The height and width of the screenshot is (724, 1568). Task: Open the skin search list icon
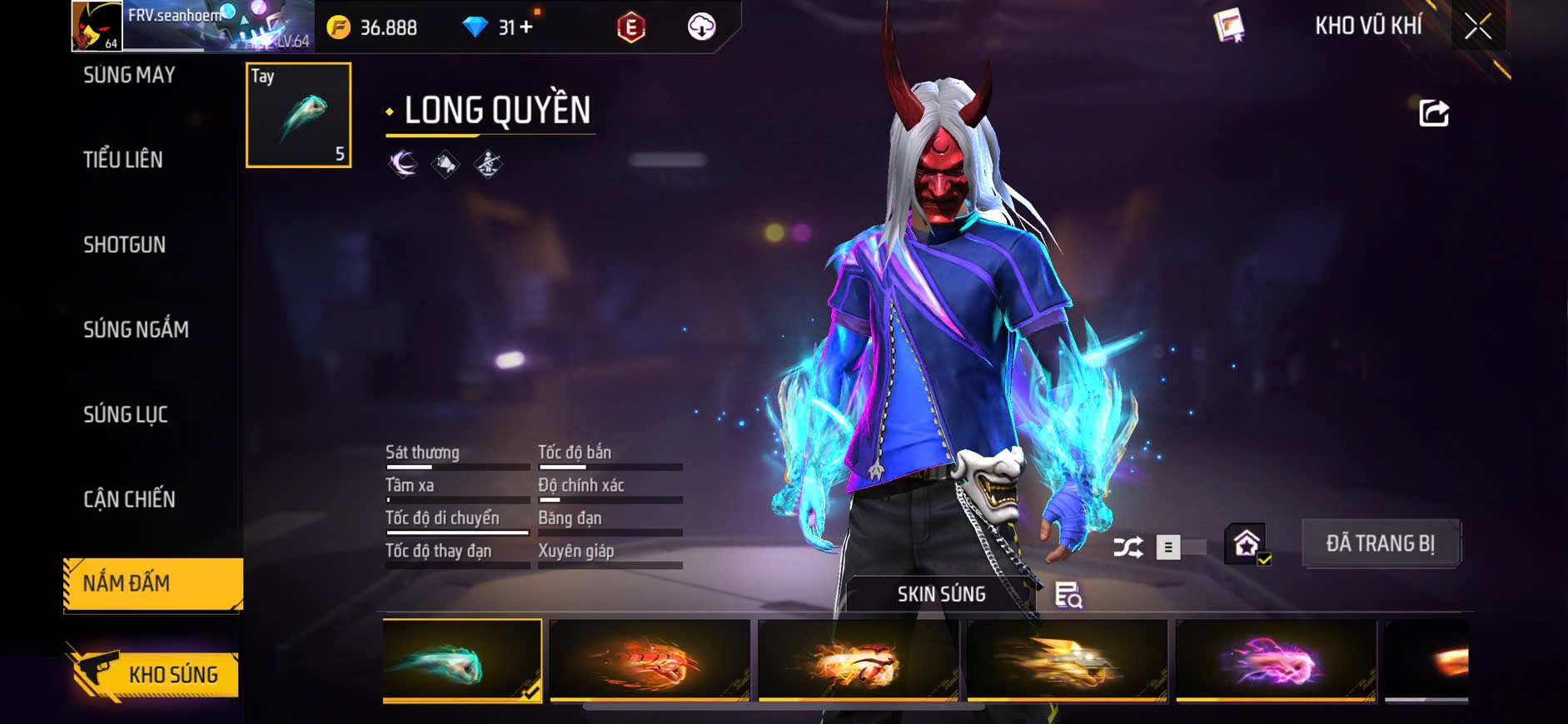click(x=1068, y=595)
